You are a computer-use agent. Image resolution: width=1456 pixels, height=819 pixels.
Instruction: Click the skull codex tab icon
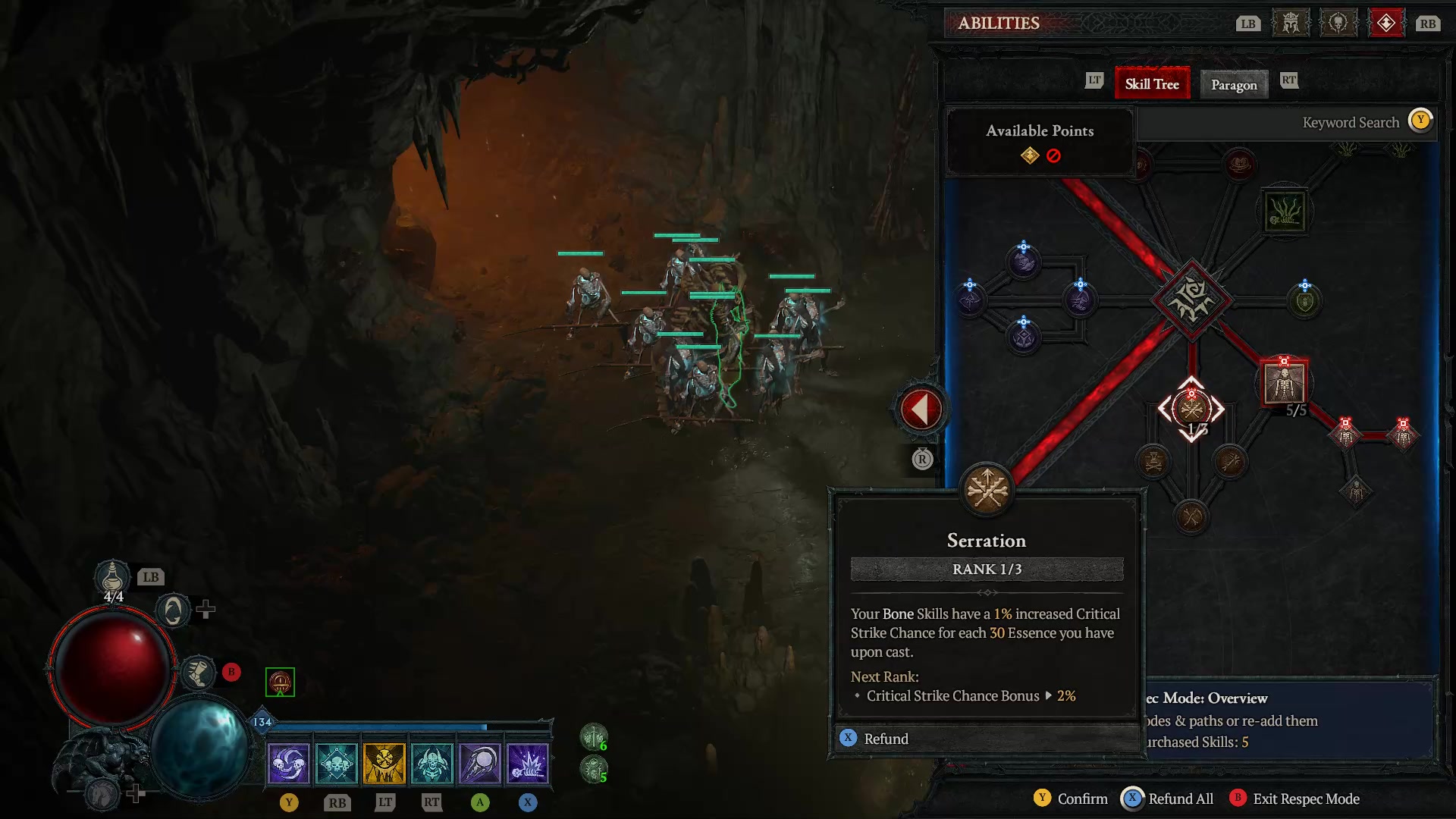pos(1338,23)
